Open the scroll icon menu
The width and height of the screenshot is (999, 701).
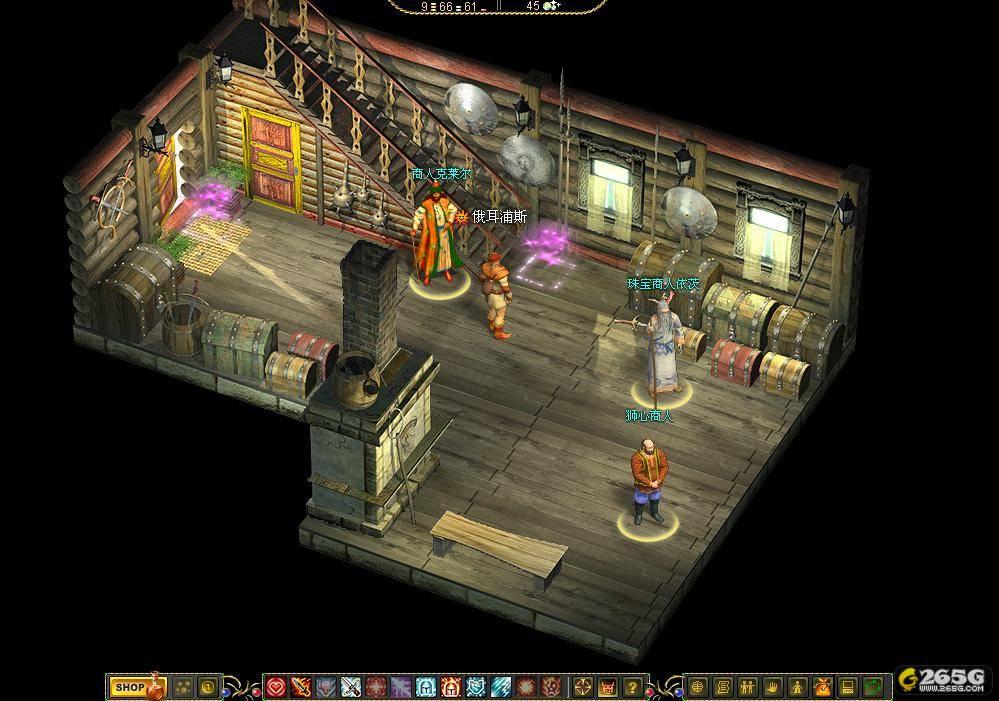[x=723, y=687]
